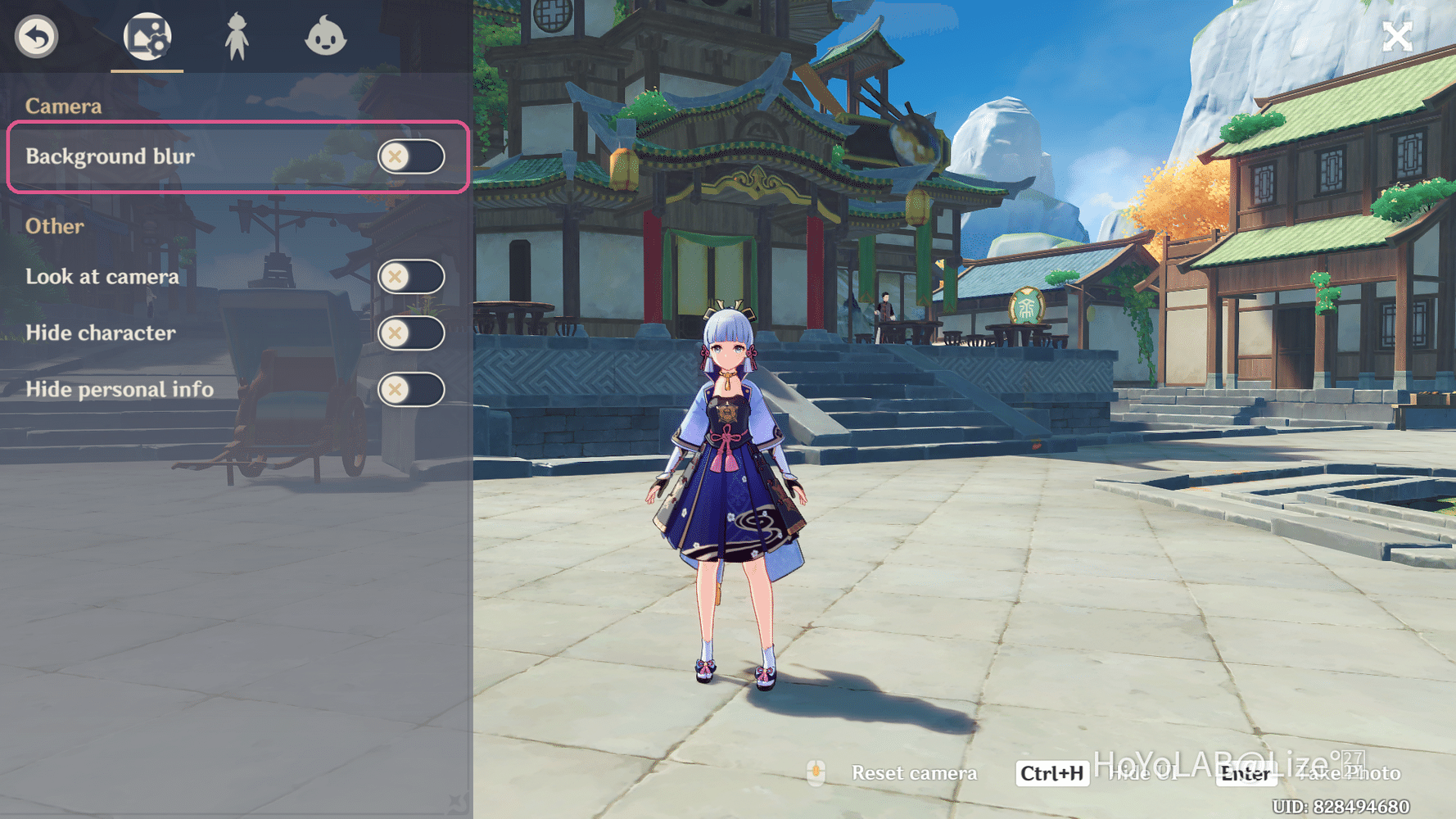Viewport: 1456px width, 819px height.
Task: Click the Ctrl+H key badge
Action: pyautogui.click(x=1051, y=772)
